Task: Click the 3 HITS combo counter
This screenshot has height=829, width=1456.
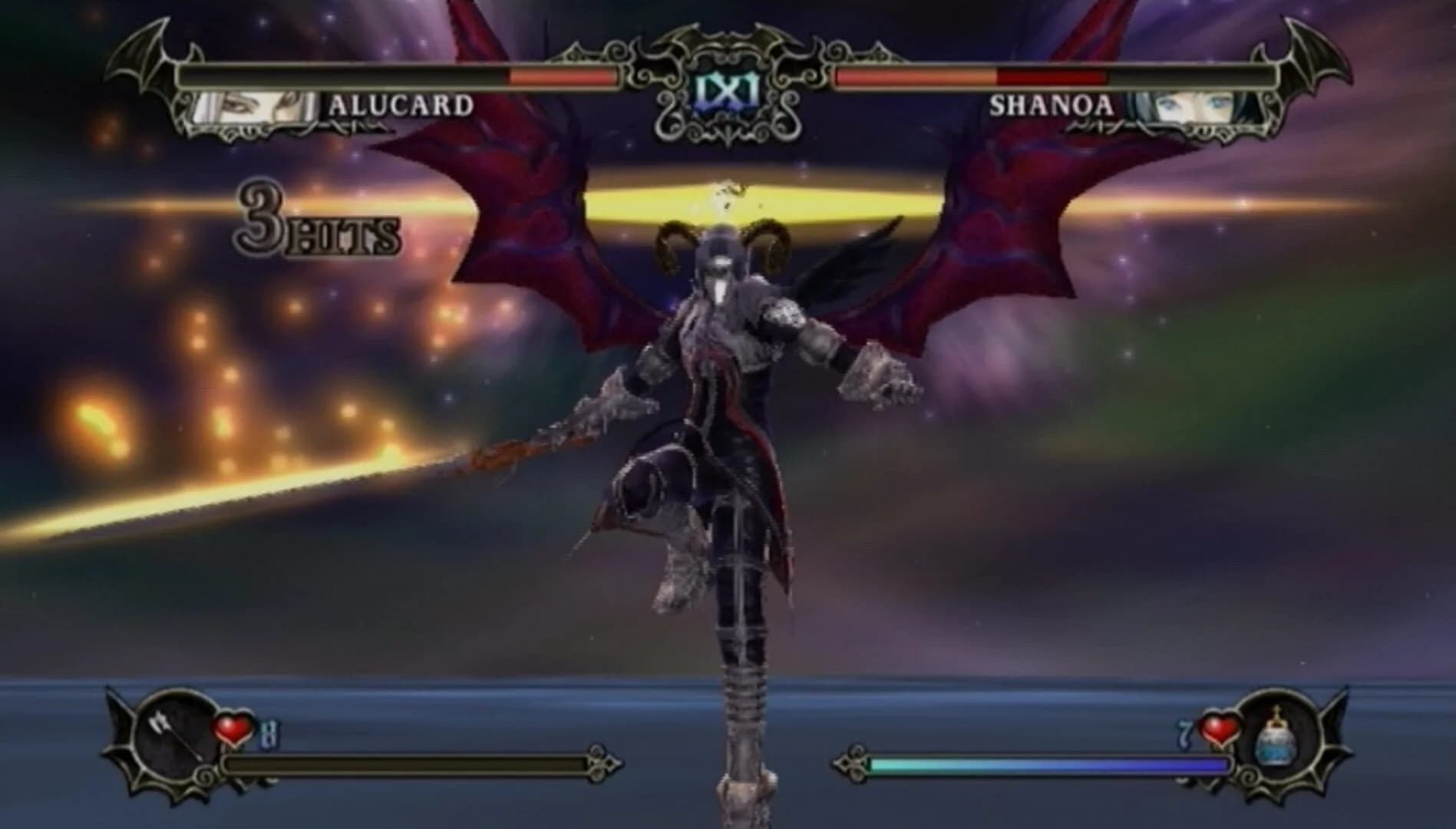Action: click(x=315, y=226)
